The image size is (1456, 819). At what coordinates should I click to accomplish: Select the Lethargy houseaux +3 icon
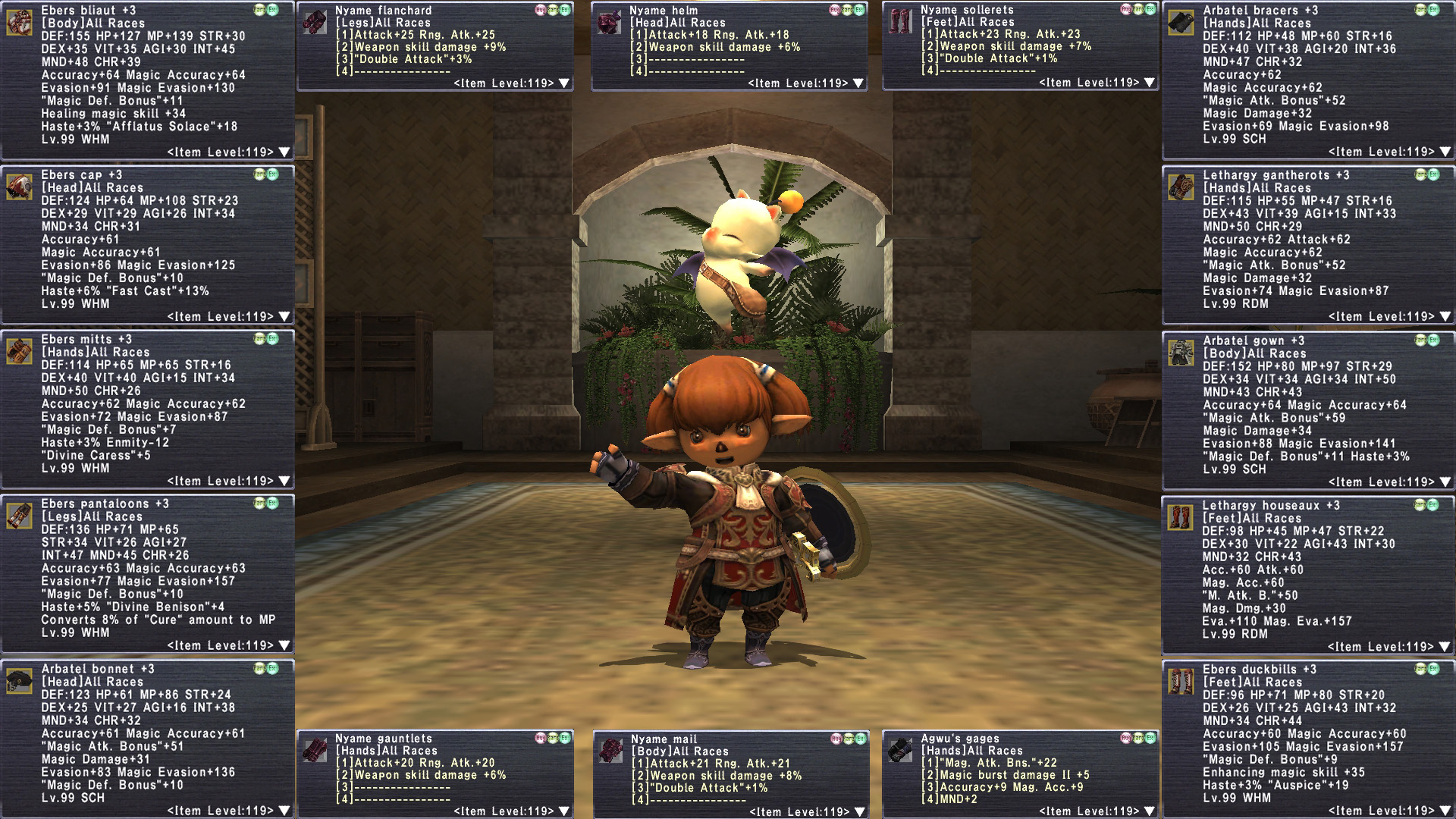(x=1180, y=517)
